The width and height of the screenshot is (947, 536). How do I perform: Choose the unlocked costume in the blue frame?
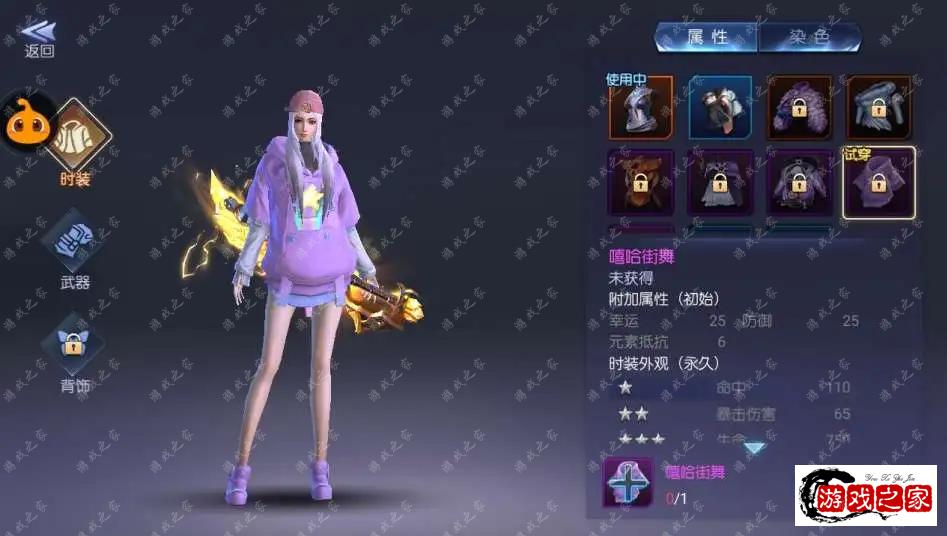coord(720,108)
